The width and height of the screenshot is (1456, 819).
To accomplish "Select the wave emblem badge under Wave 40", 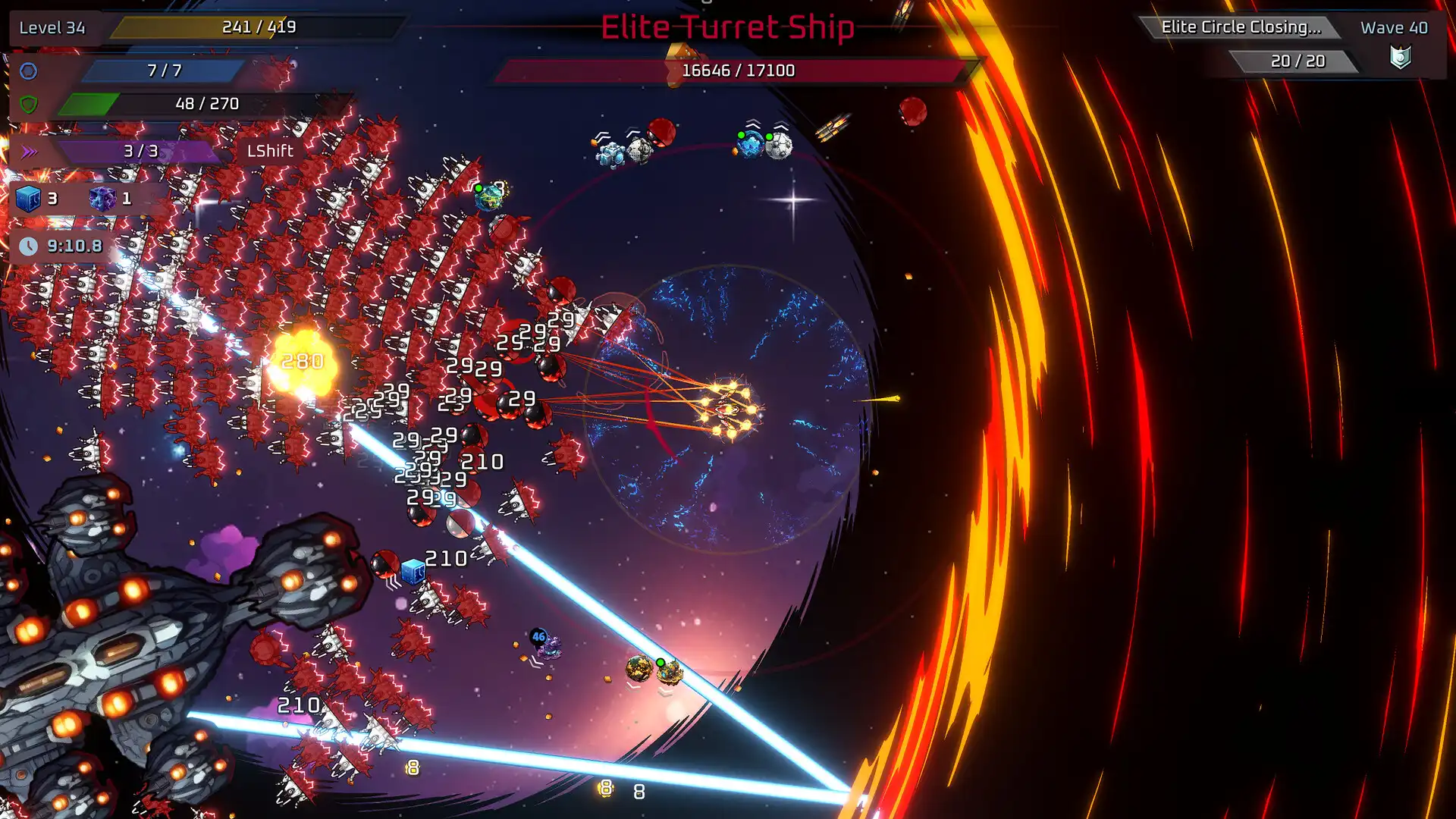I will point(1400,58).
